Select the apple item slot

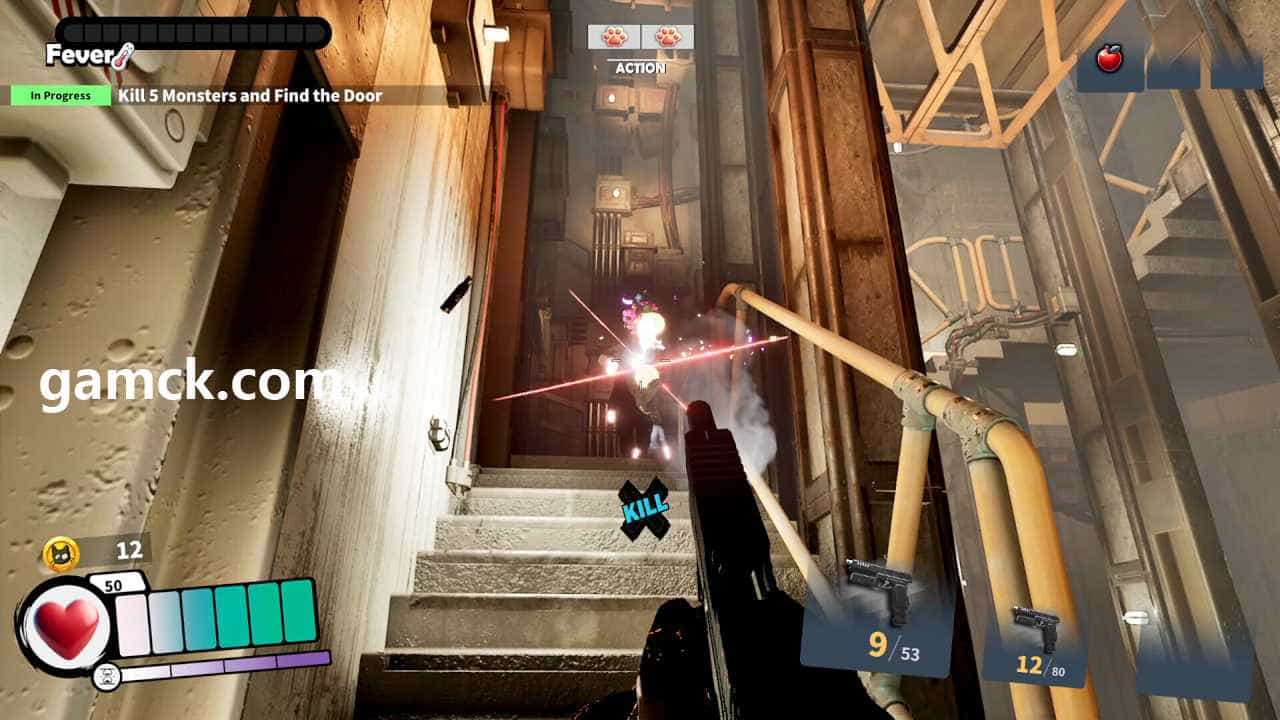[x=1109, y=61]
